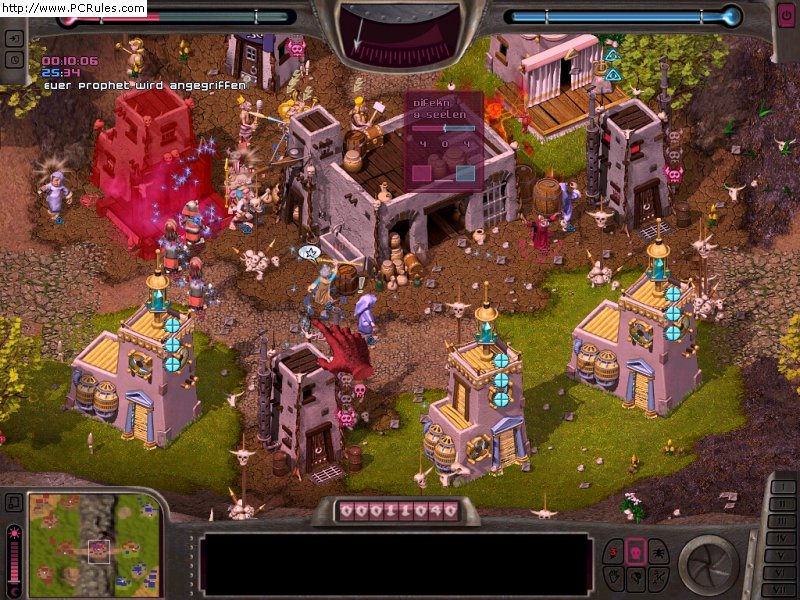Screen dimensions: 800x600
Task: Adjust the slider in the seelen building panel
Action: pos(443,128)
